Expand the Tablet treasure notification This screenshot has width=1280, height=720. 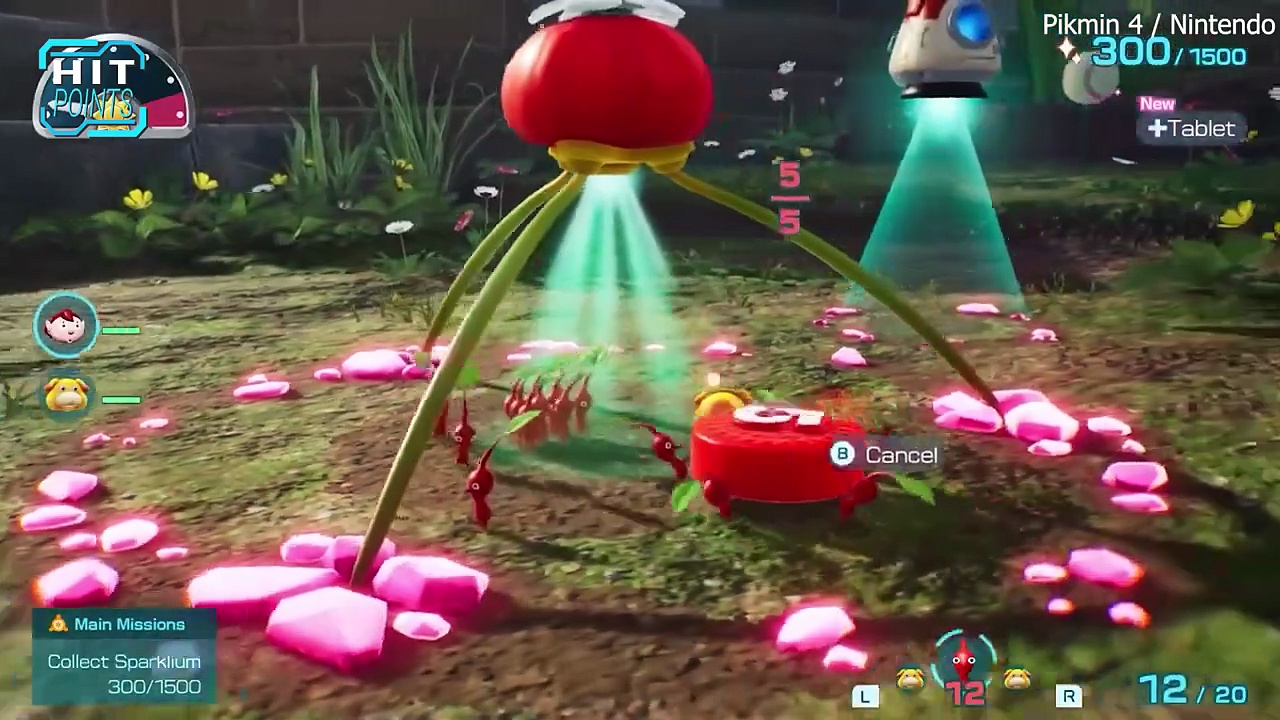[1192, 128]
